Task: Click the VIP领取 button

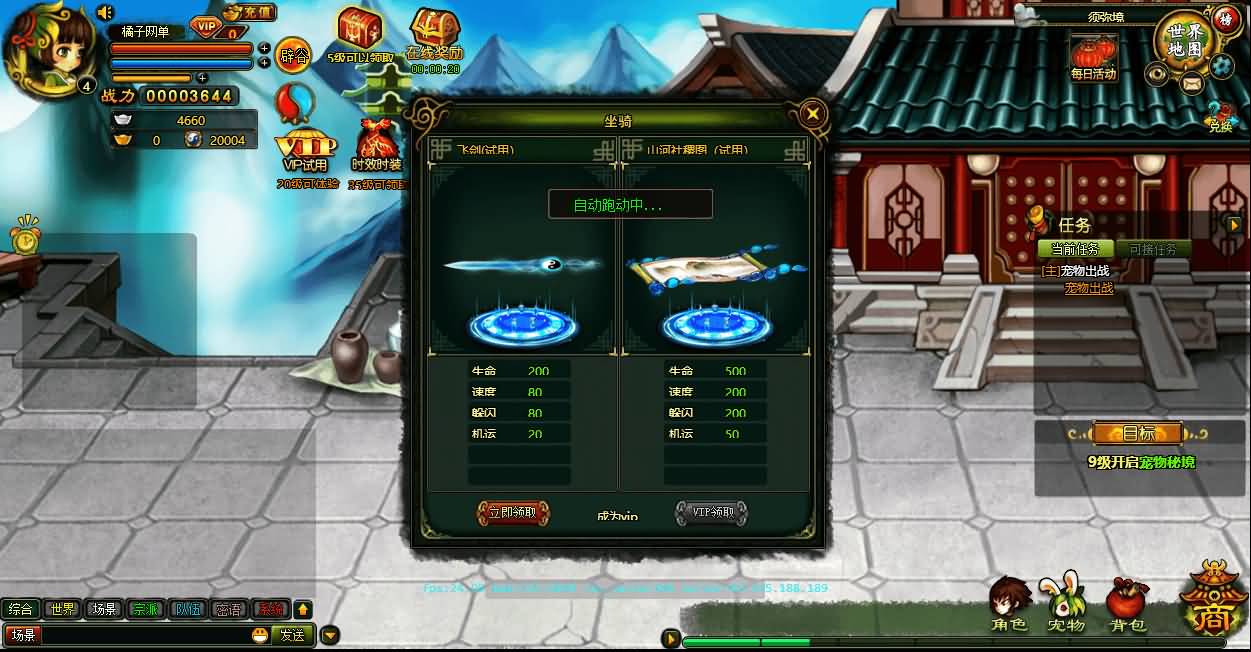Action: pos(711,514)
